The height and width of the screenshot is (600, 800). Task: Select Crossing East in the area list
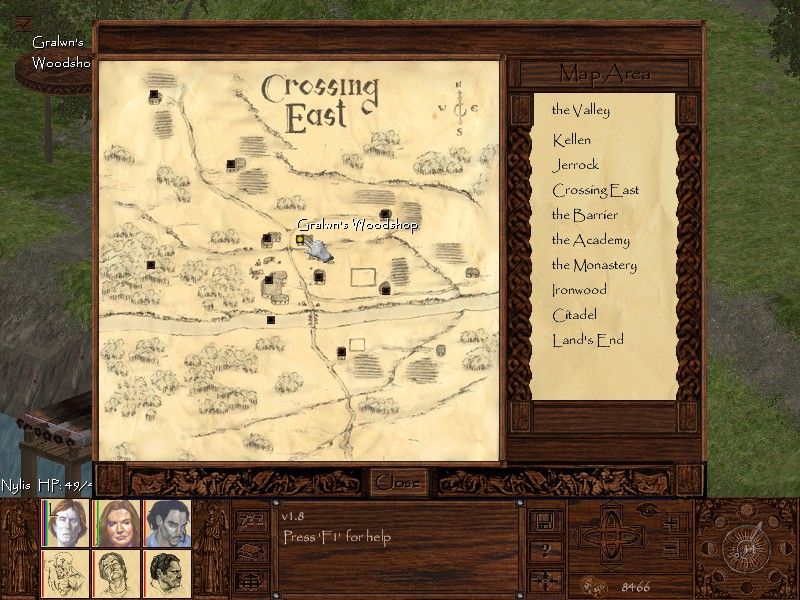coord(595,190)
